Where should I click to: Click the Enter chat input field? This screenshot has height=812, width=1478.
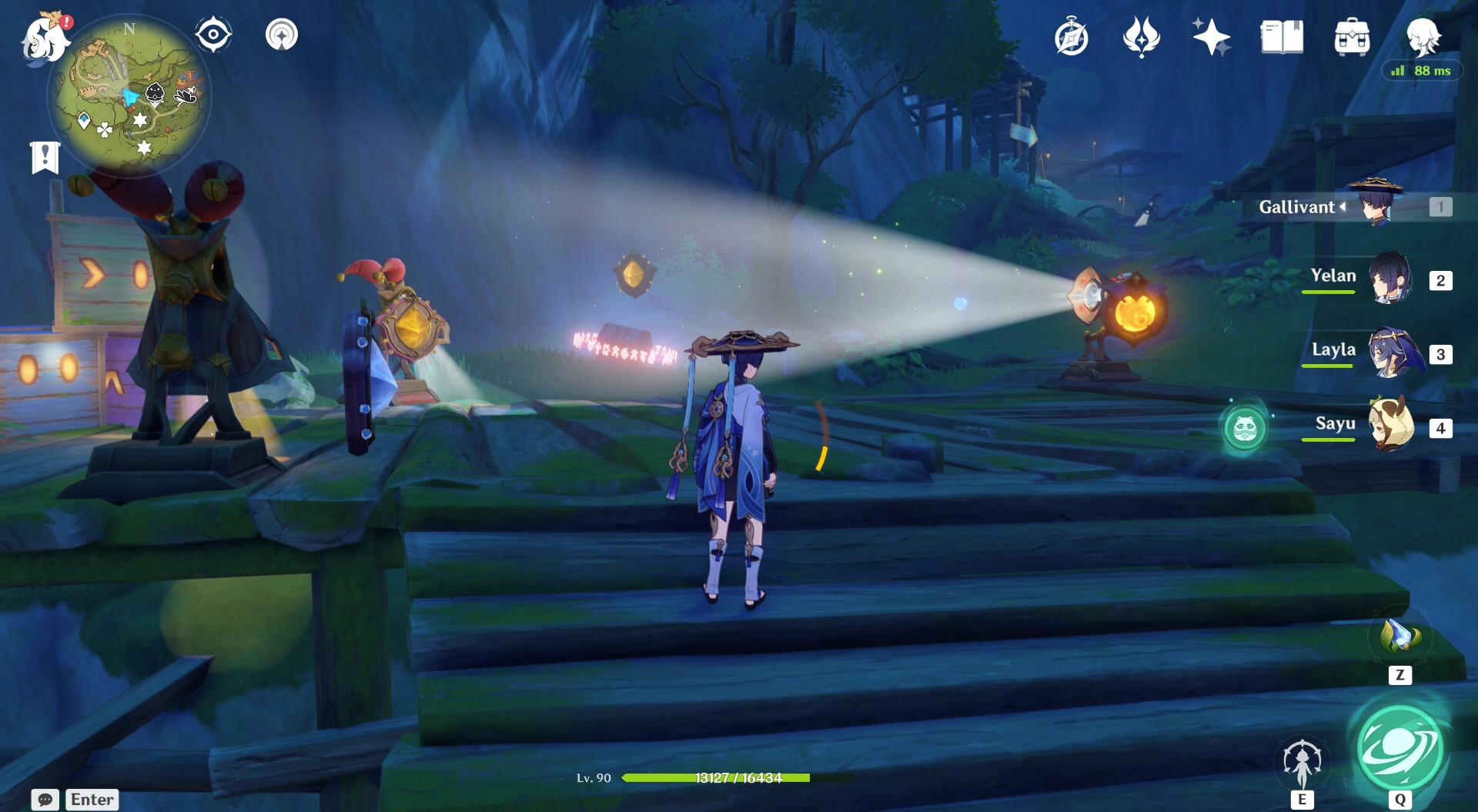click(x=90, y=800)
